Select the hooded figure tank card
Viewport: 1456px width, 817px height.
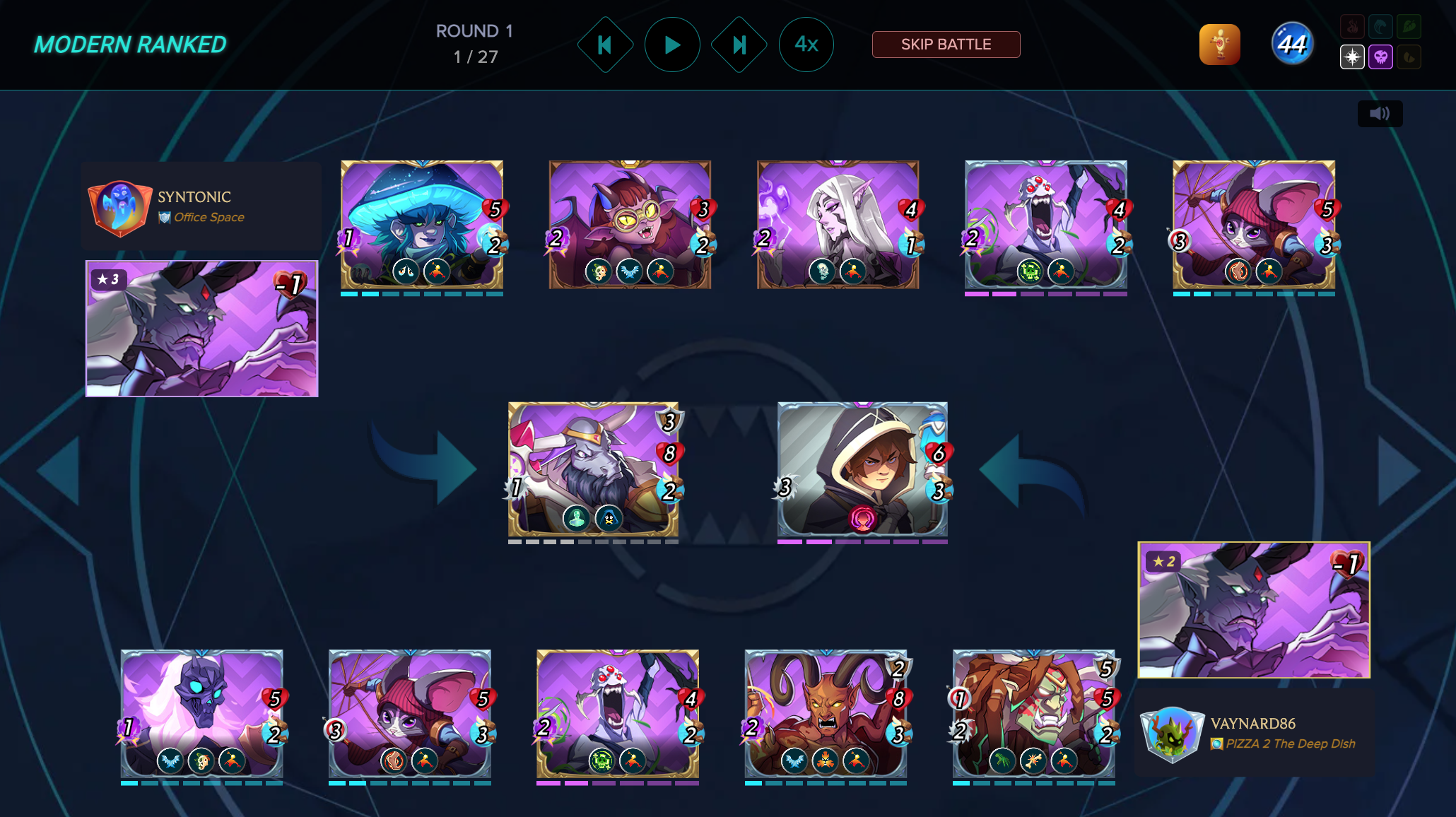pos(862,469)
